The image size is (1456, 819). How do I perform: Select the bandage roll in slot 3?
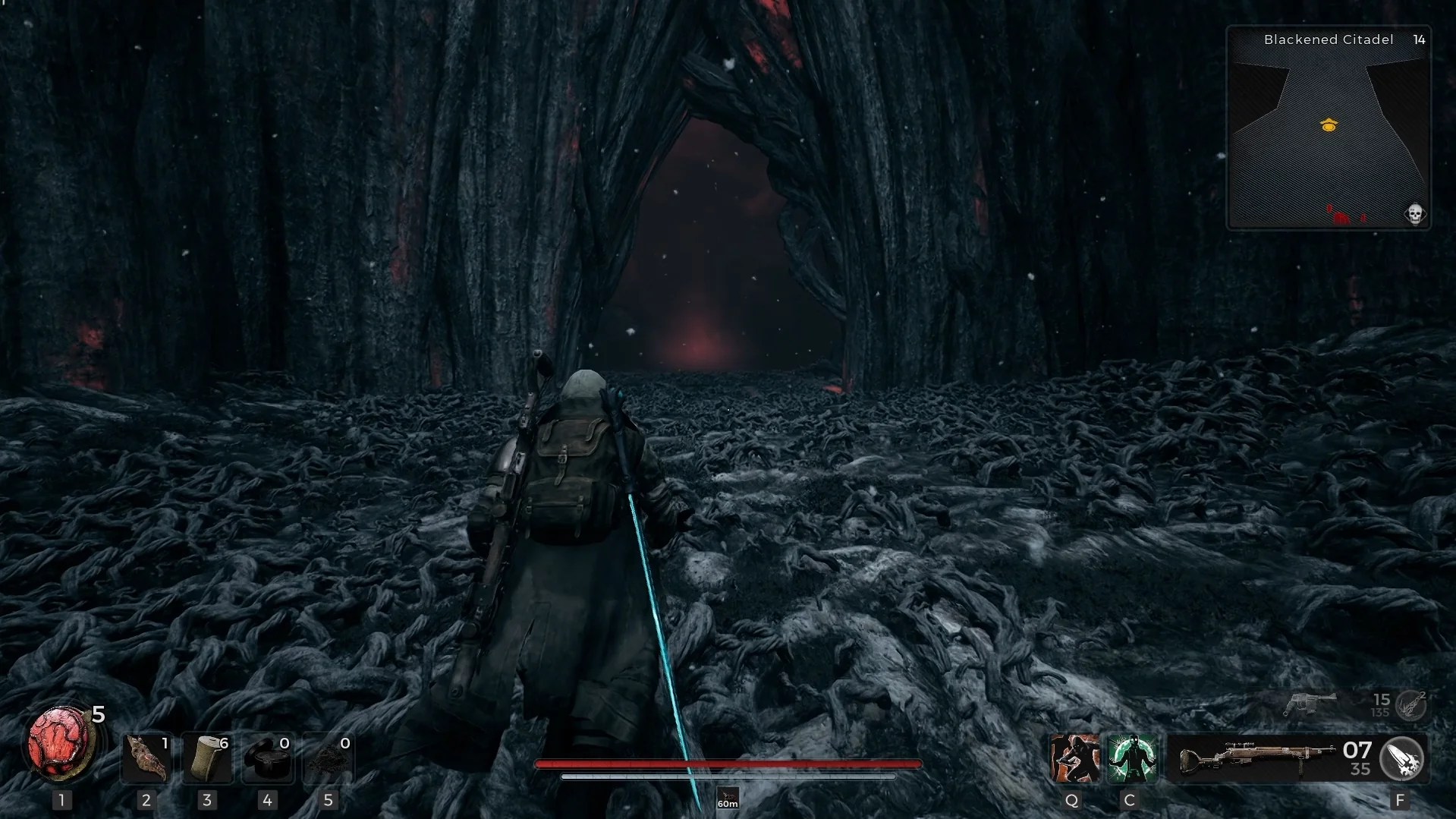pyautogui.click(x=207, y=758)
